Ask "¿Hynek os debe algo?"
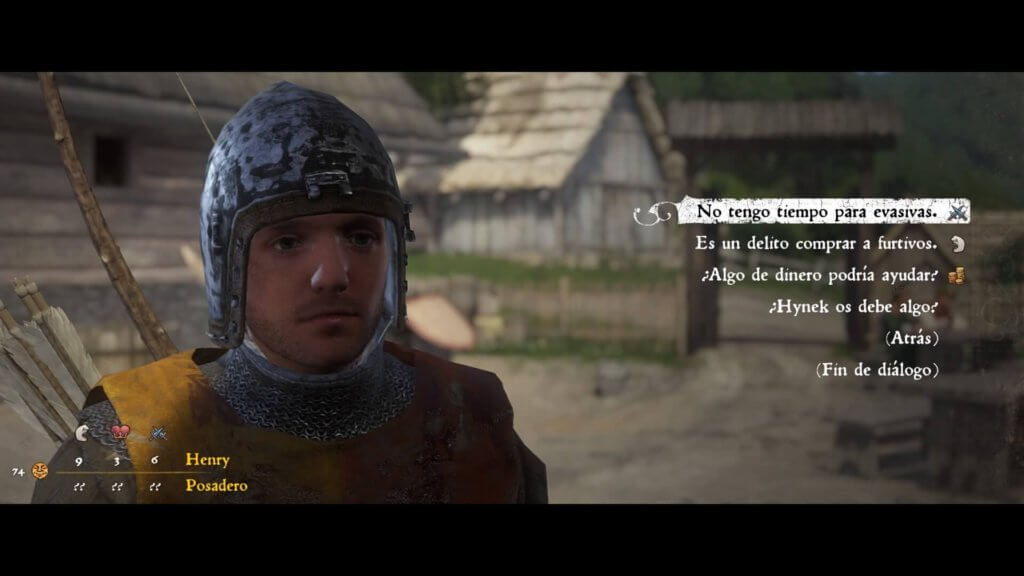The height and width of the screenshot is (576, 1024). point(853,307)
